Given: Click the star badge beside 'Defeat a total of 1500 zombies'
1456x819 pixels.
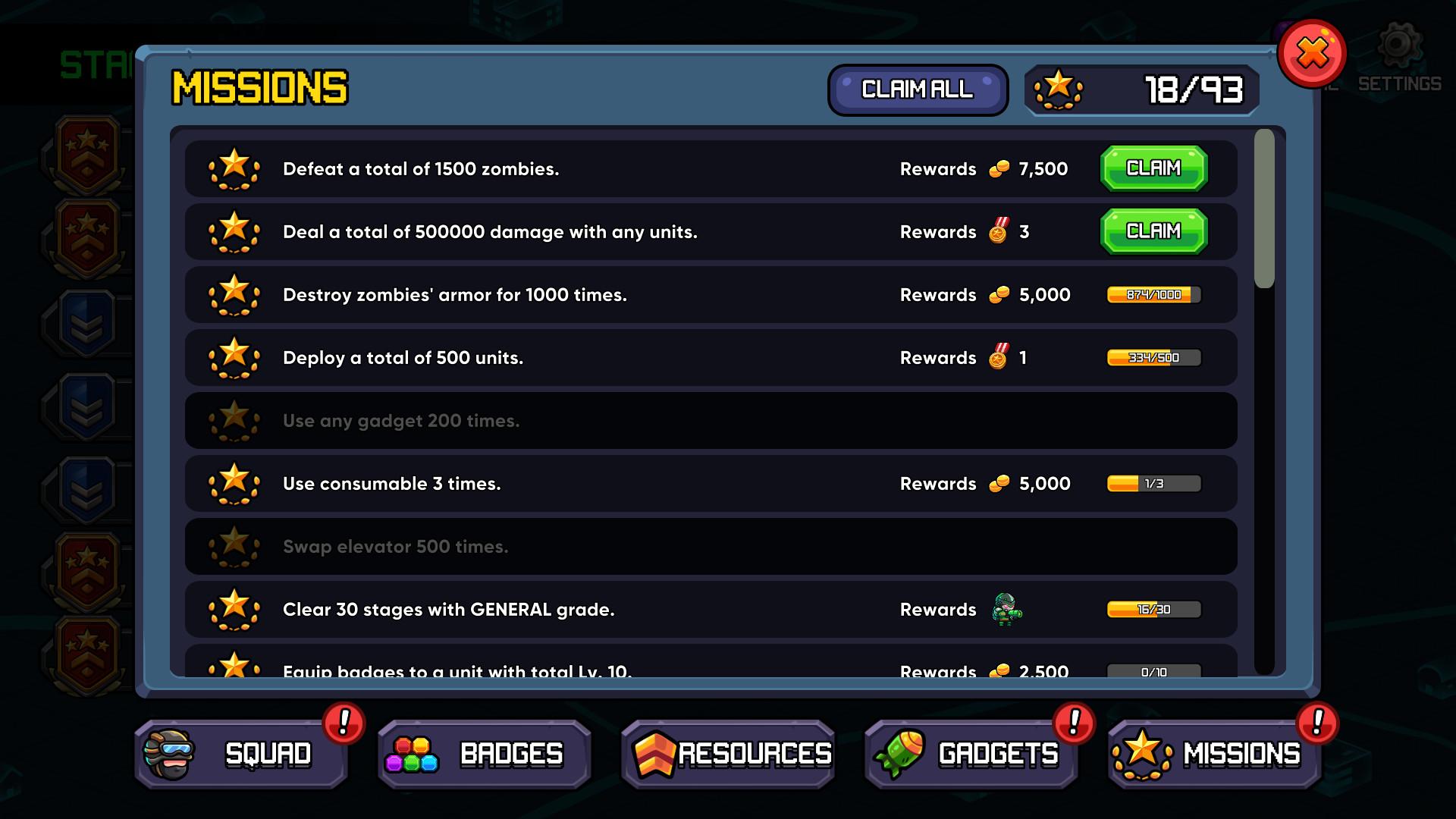Looking at the screenshot, I should [235, 168].
